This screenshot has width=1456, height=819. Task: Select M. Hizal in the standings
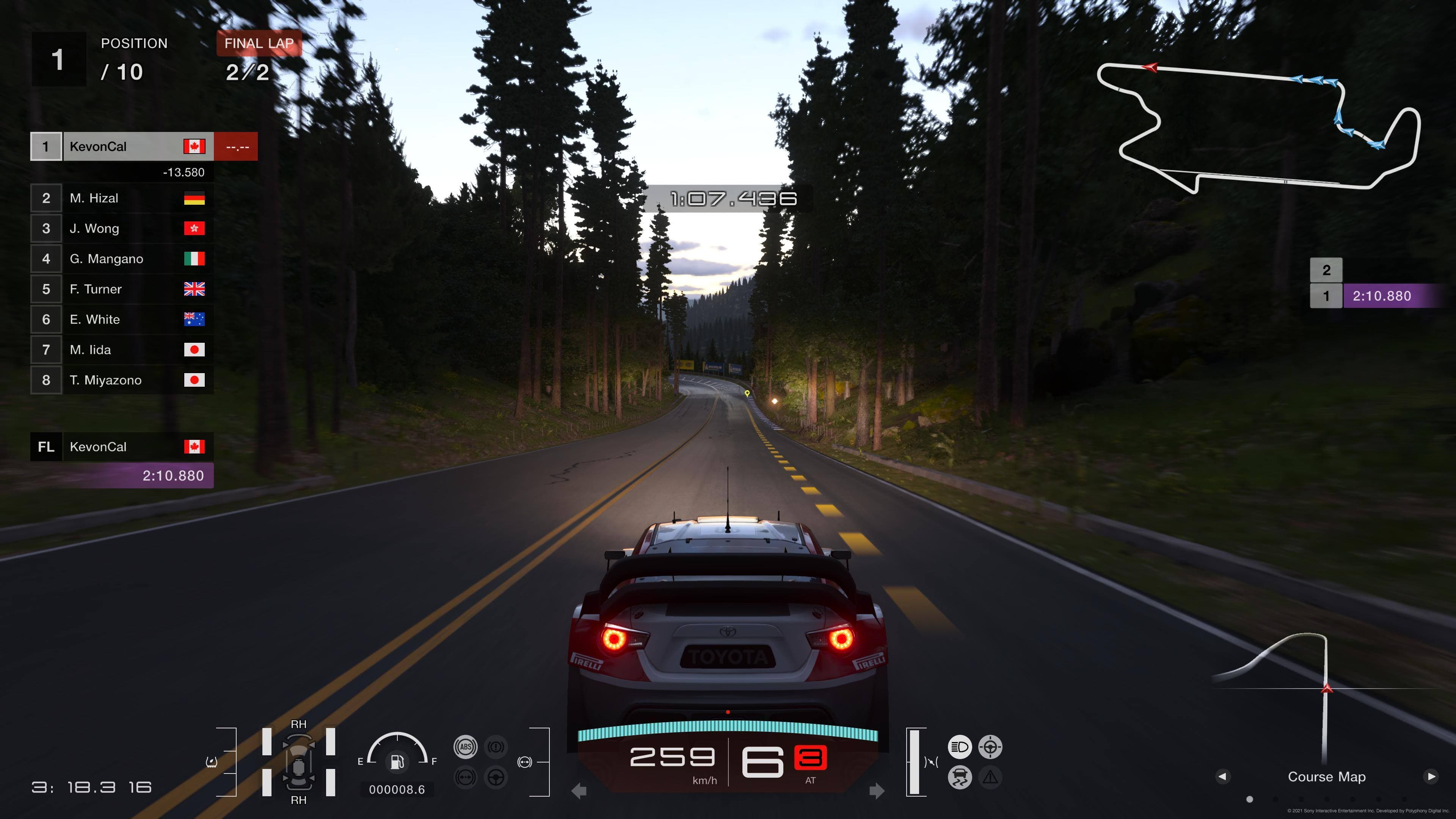121,198
